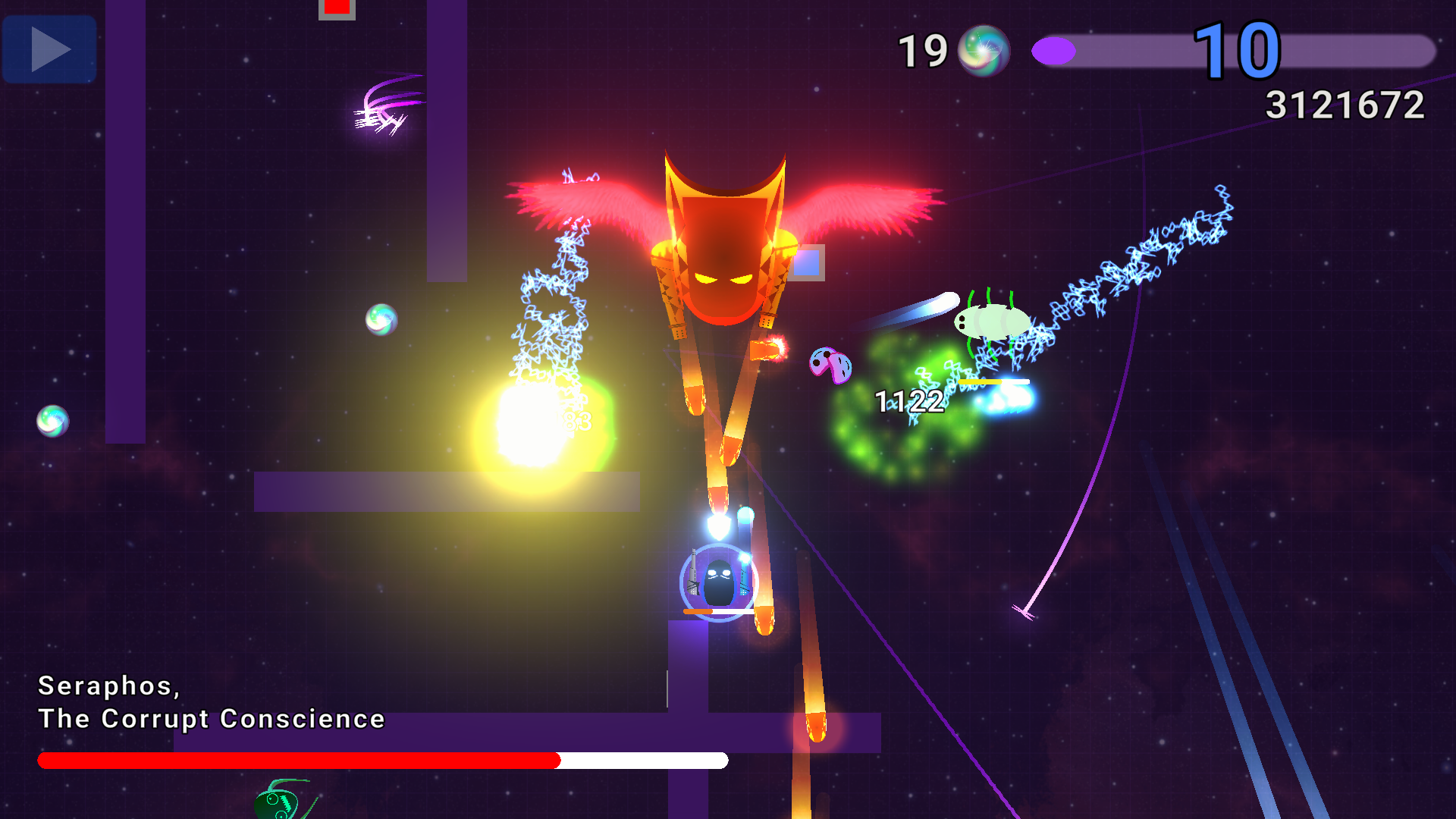This screenshot has height=819, width=1456.
Task: Click the purple progress pill on the level bar
Action: (x=1054, y=51)
